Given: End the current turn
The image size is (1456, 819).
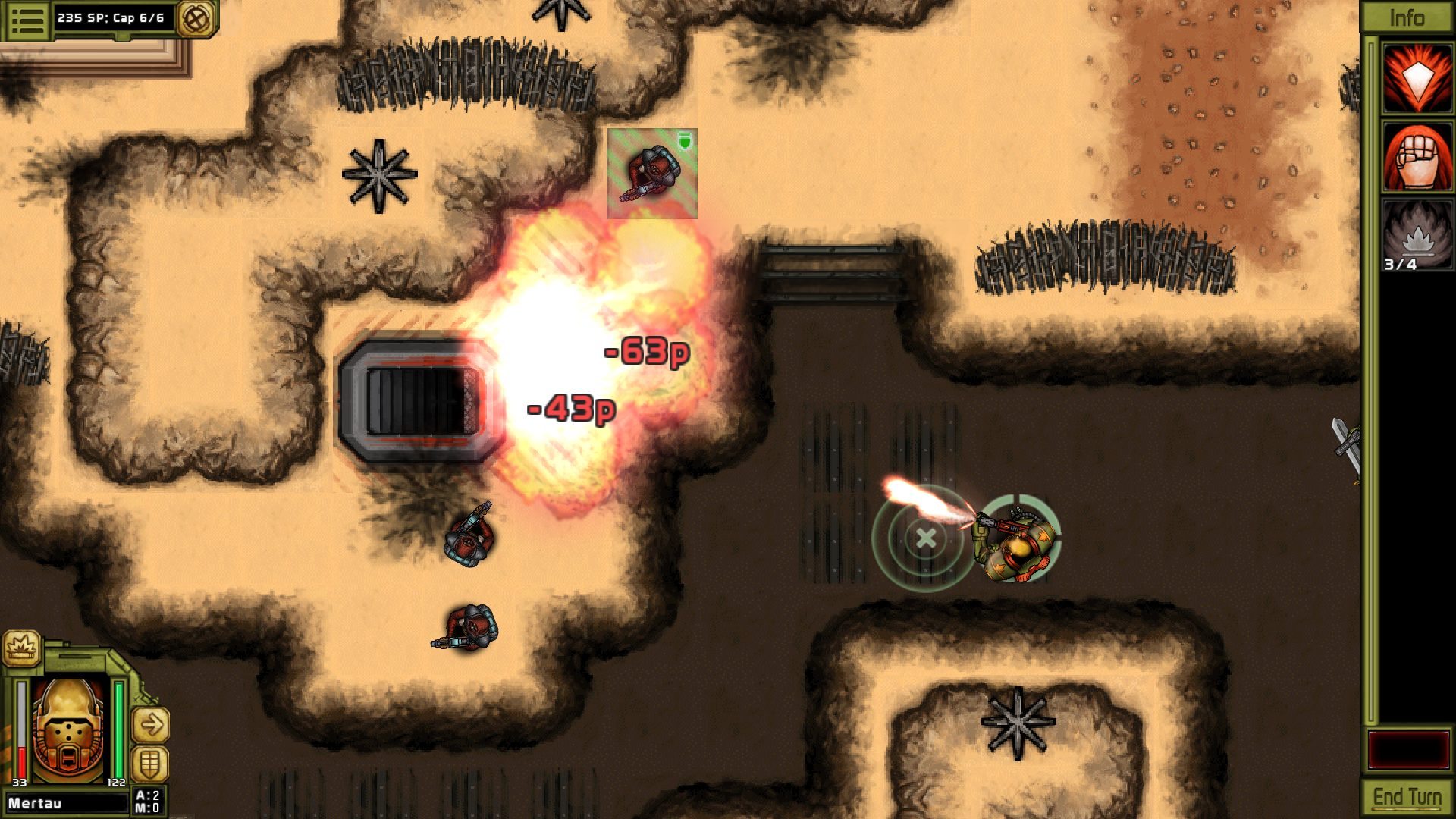Looking at the screenshot, I should [1407, 798].
